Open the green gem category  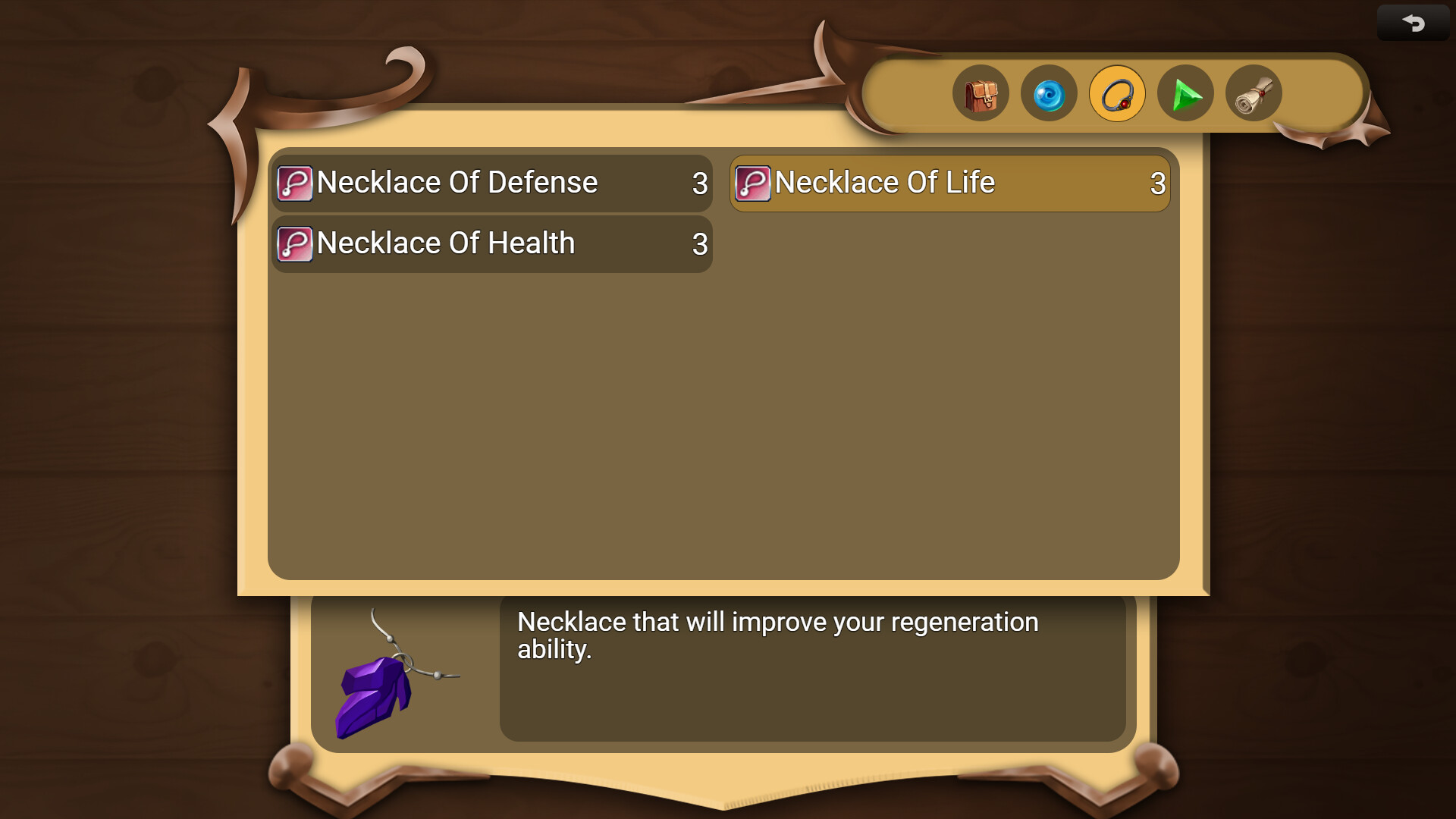point(1185,93)
